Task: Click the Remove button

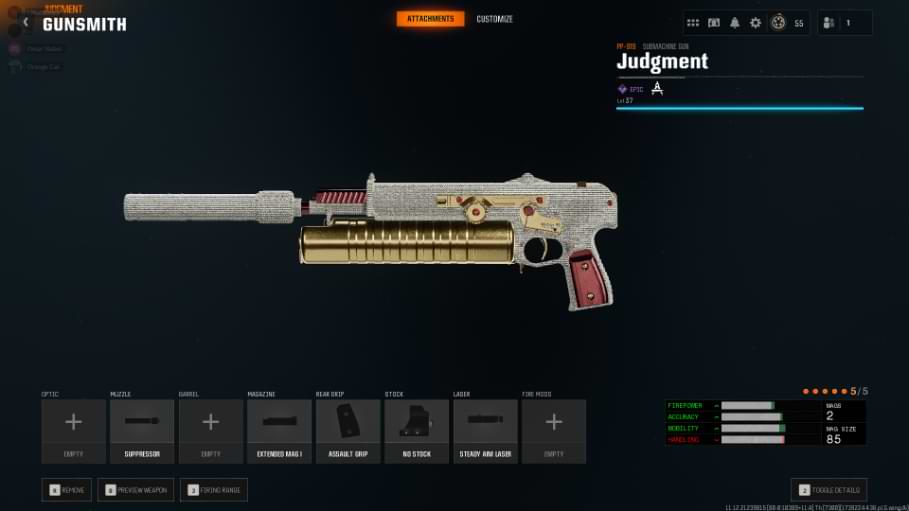Action: 67,490
